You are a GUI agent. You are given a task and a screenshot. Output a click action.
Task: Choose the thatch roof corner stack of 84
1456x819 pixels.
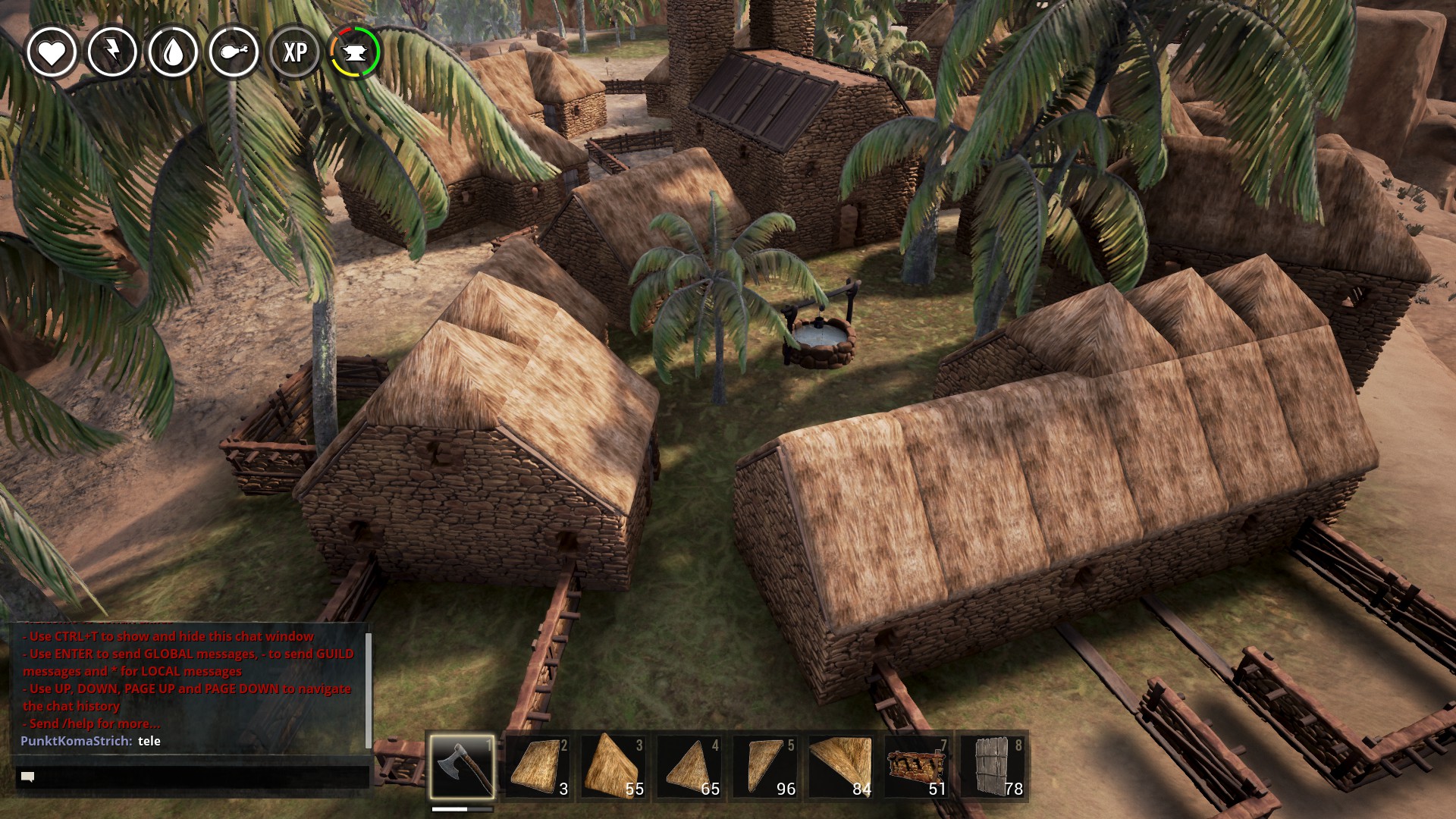pos(841,766)
